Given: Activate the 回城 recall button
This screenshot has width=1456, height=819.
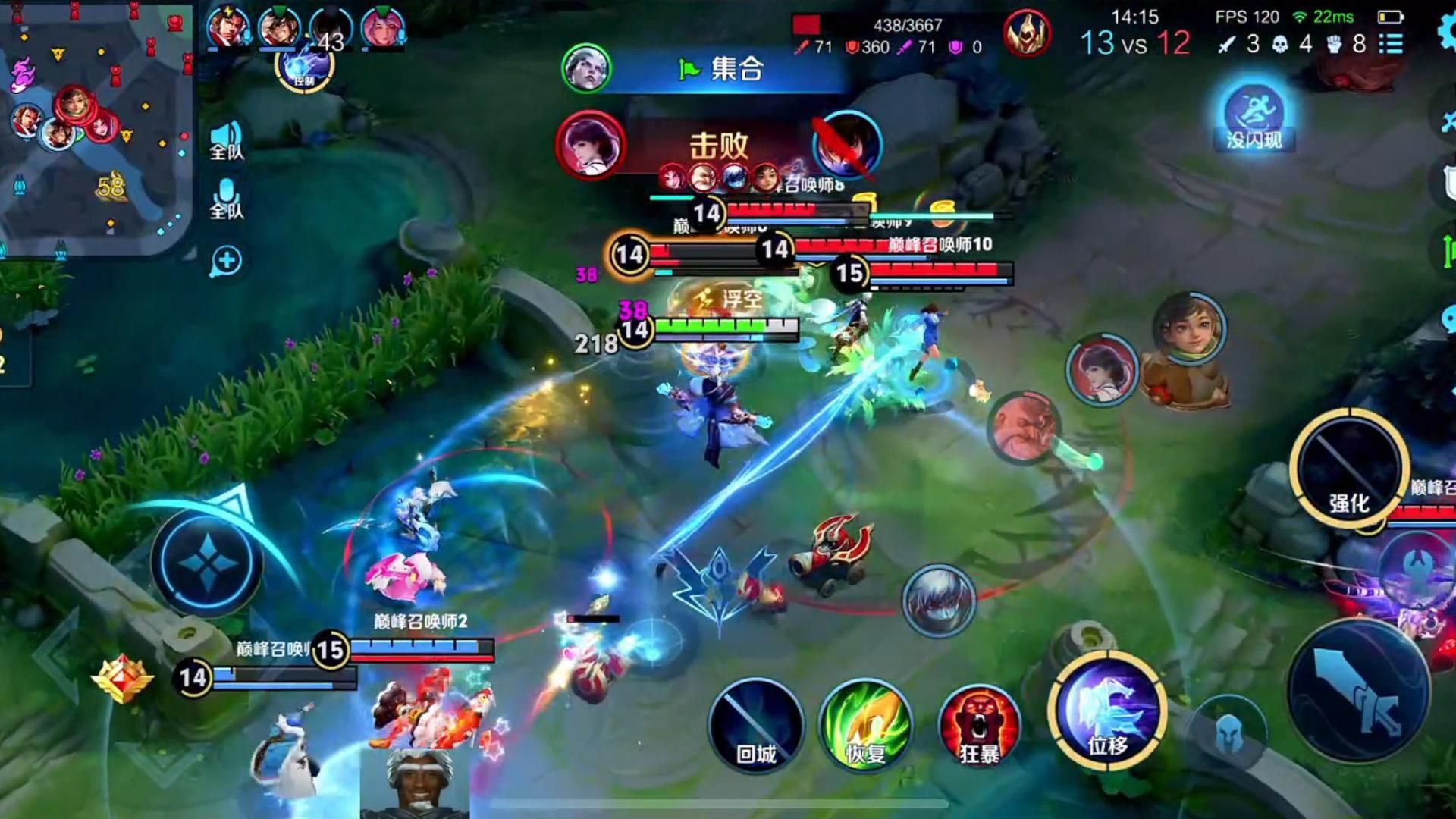Looking at the screenshot, I should tap(756, 726).
